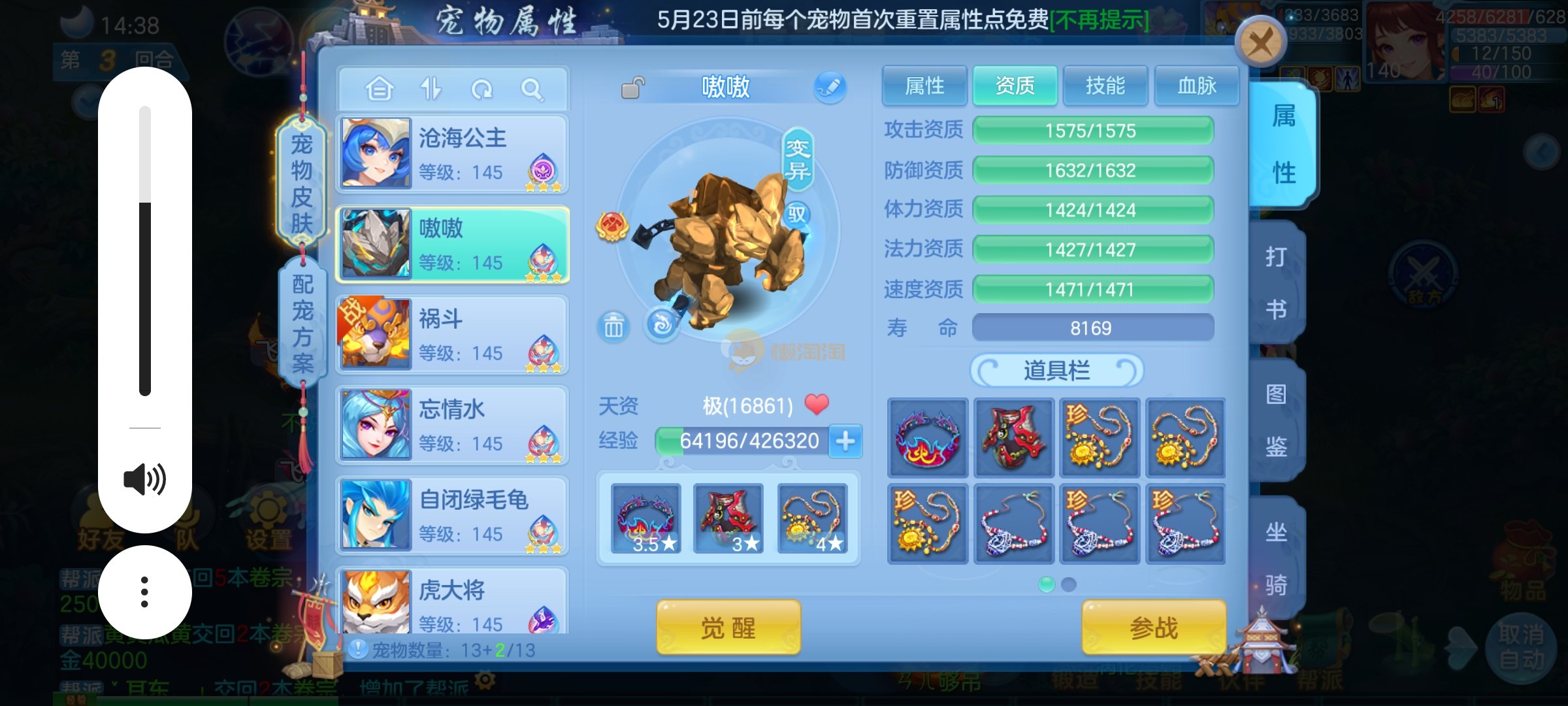Select pet 沧海公主 from the list
This screenshot has height=706, width=1568.
point(452,154)
